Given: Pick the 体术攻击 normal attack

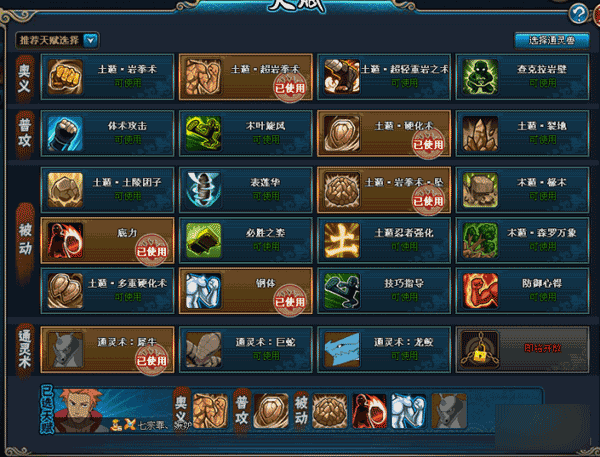Looking at the screenshot, I should click(x=107, y=131).
